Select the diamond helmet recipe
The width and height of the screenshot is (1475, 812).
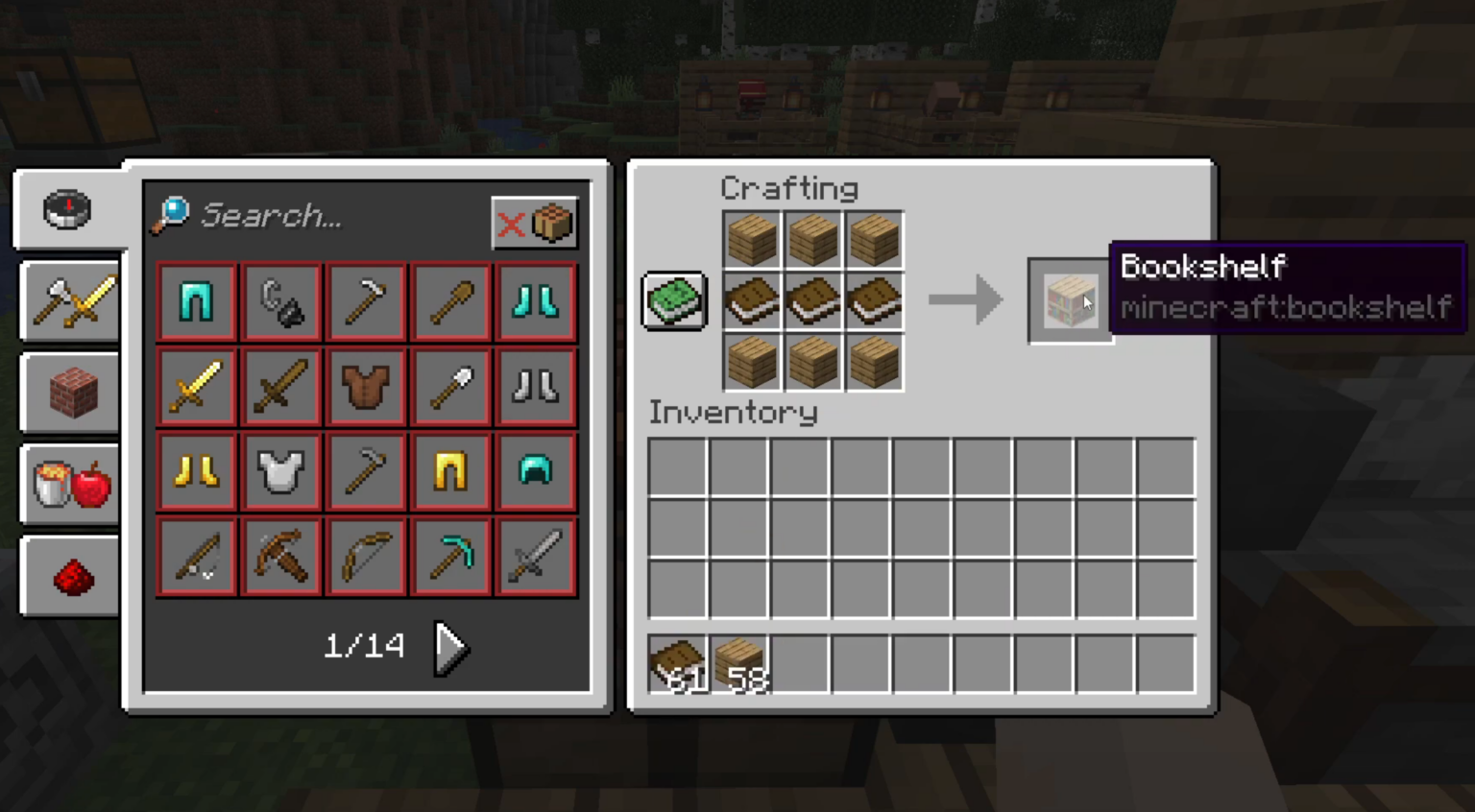pos(534,470)
